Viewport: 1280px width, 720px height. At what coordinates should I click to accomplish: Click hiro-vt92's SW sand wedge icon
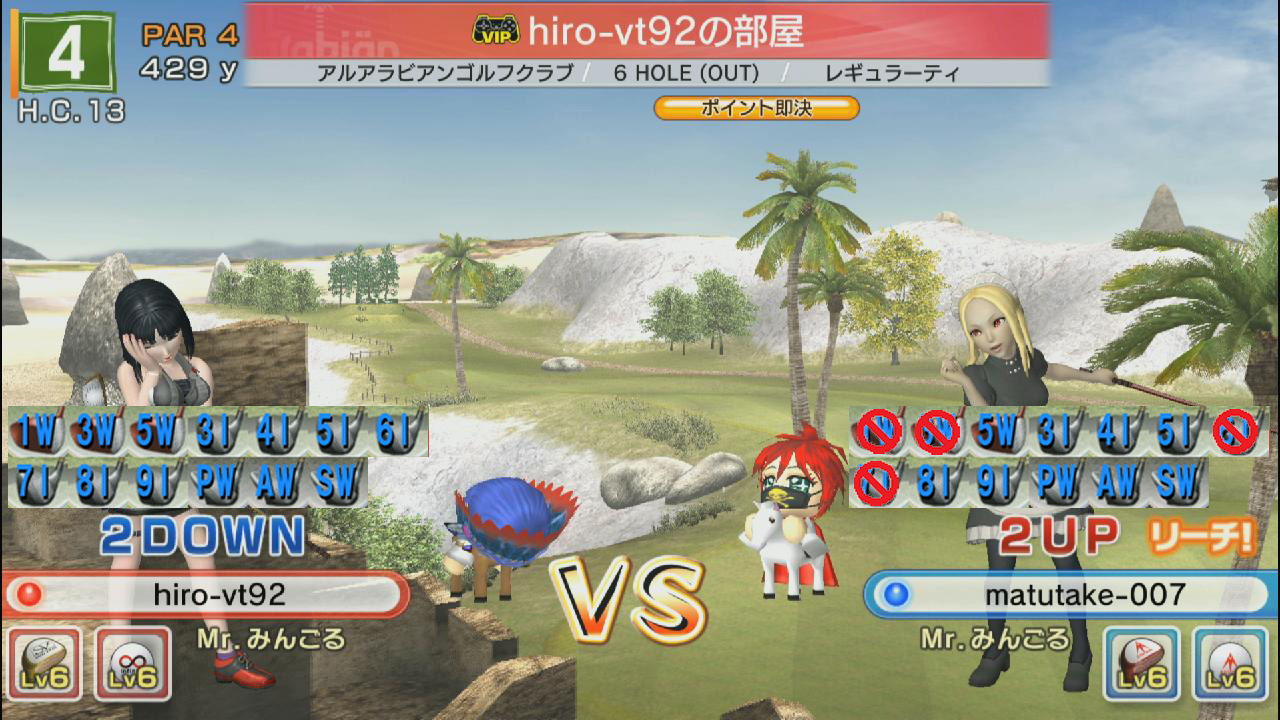pos(337,484)
